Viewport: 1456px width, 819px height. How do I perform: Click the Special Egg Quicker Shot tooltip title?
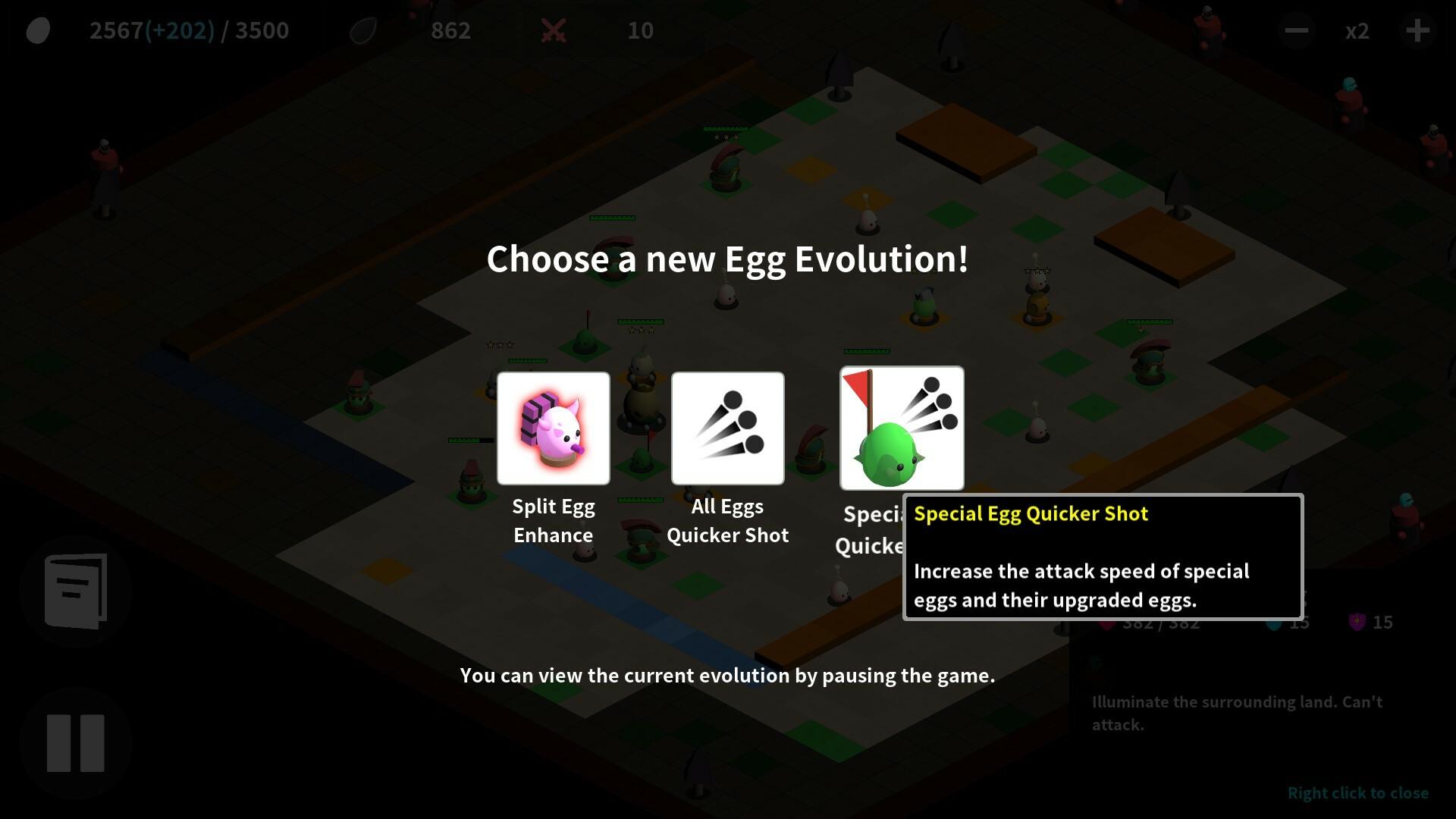click(x=1031, y=513)
